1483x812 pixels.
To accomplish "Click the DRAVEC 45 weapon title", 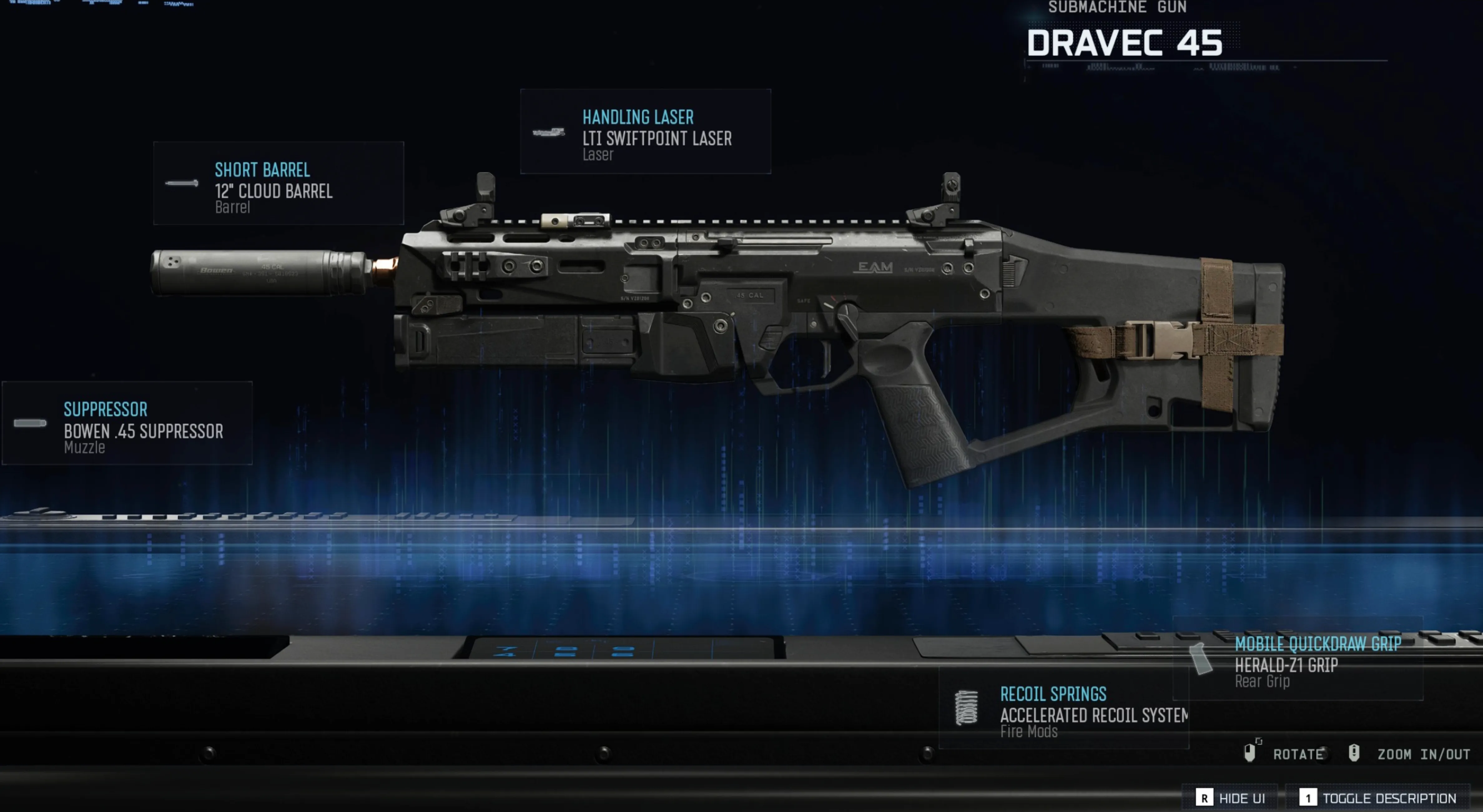I will click(x=1126, y=44).
